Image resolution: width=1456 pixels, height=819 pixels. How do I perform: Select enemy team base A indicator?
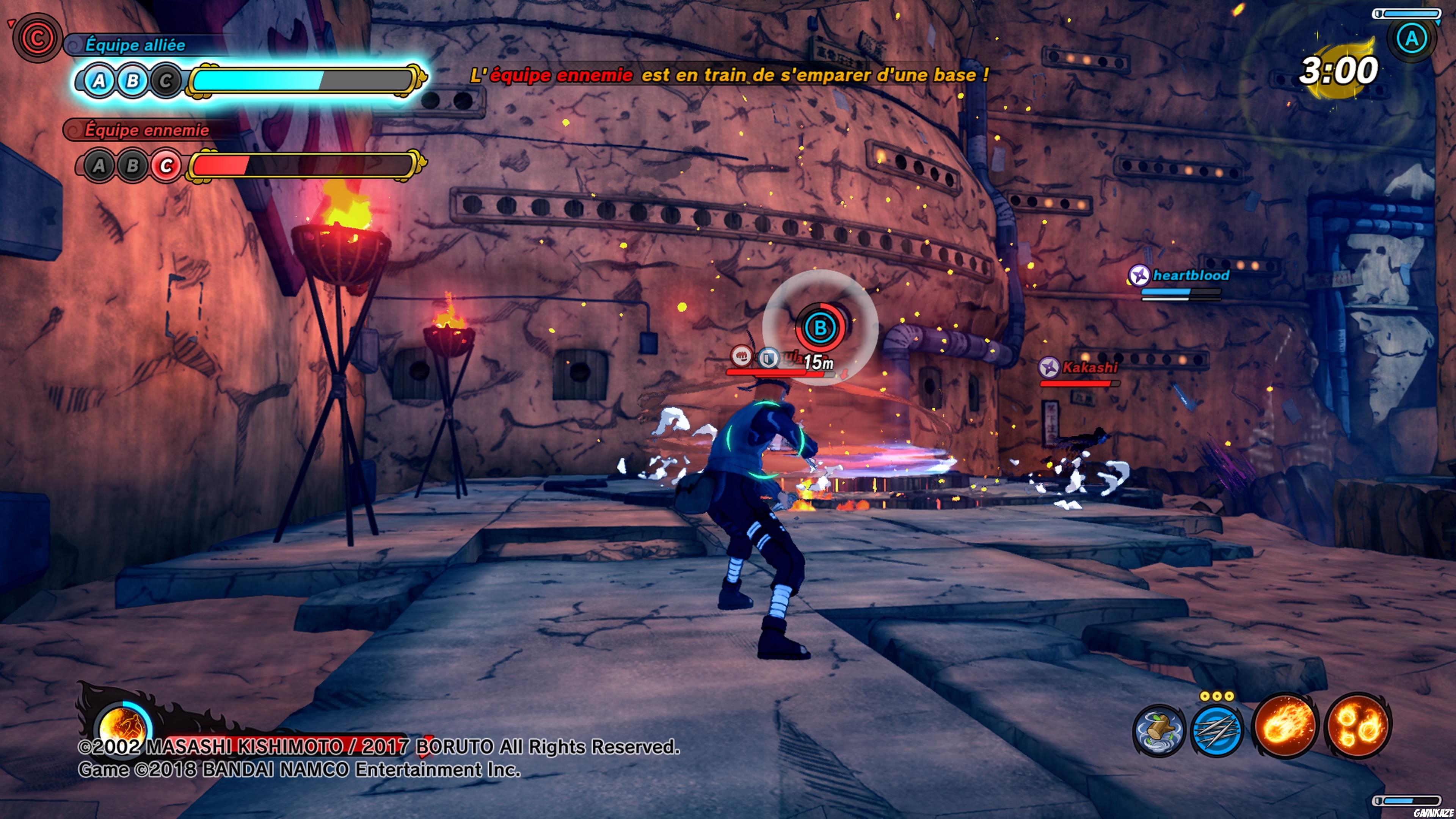(99, 166)
